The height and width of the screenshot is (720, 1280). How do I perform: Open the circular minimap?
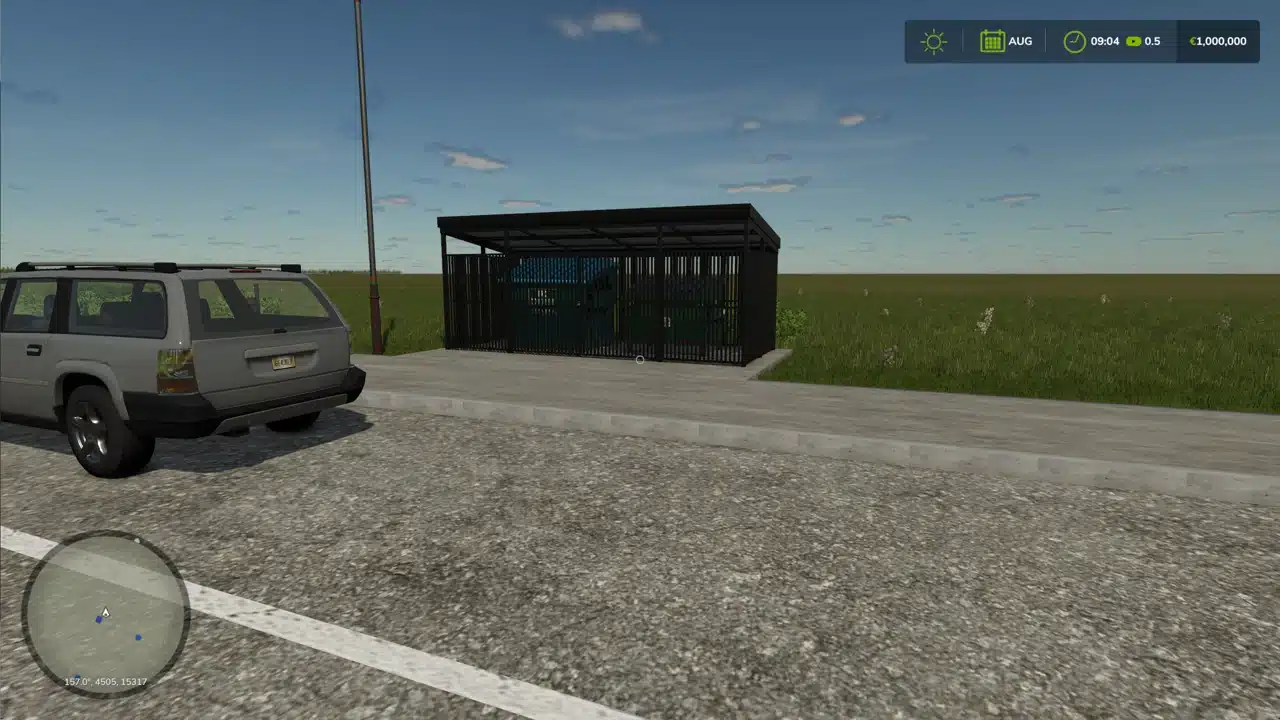click(x=105, y=613)
